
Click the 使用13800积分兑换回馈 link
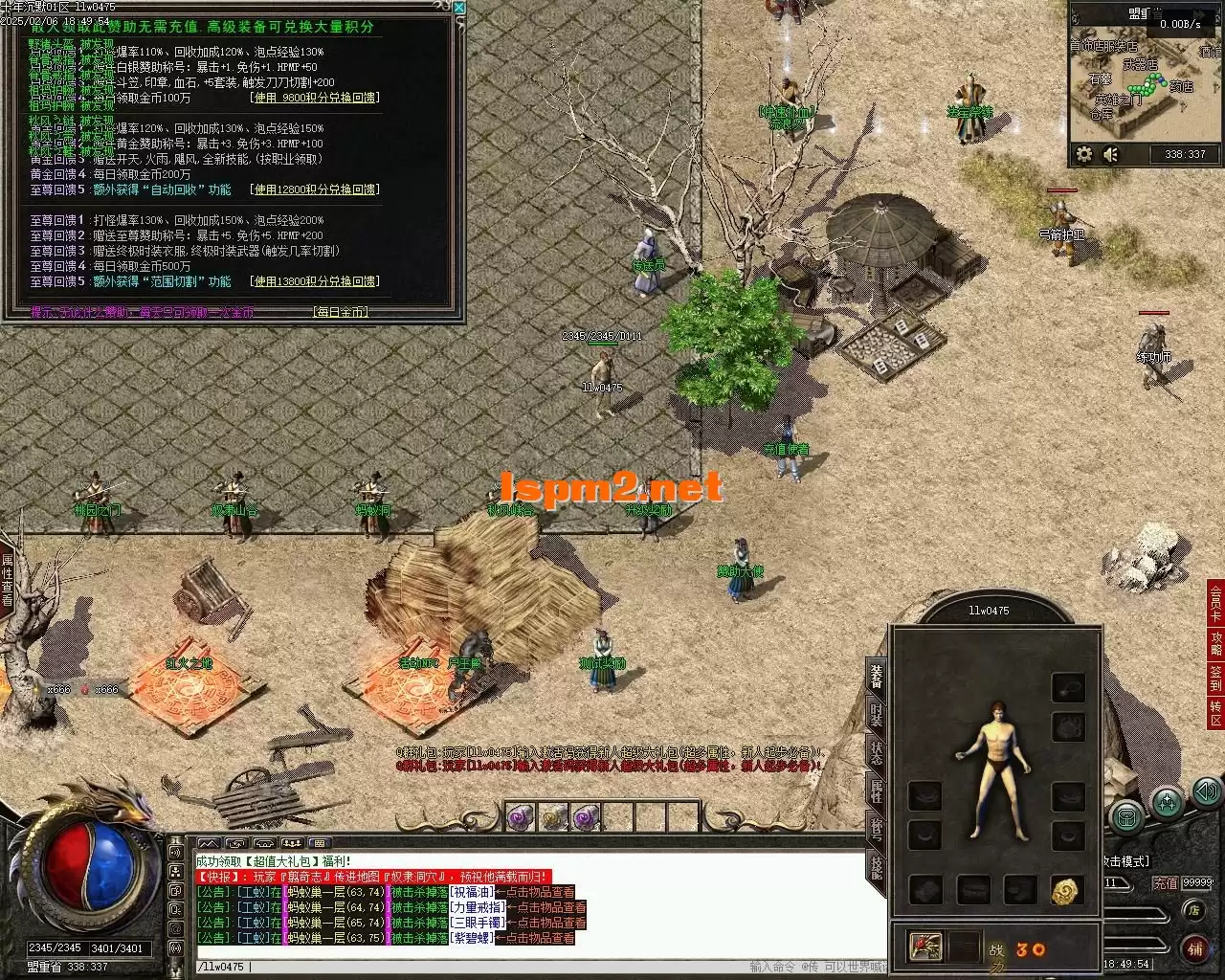314,281
